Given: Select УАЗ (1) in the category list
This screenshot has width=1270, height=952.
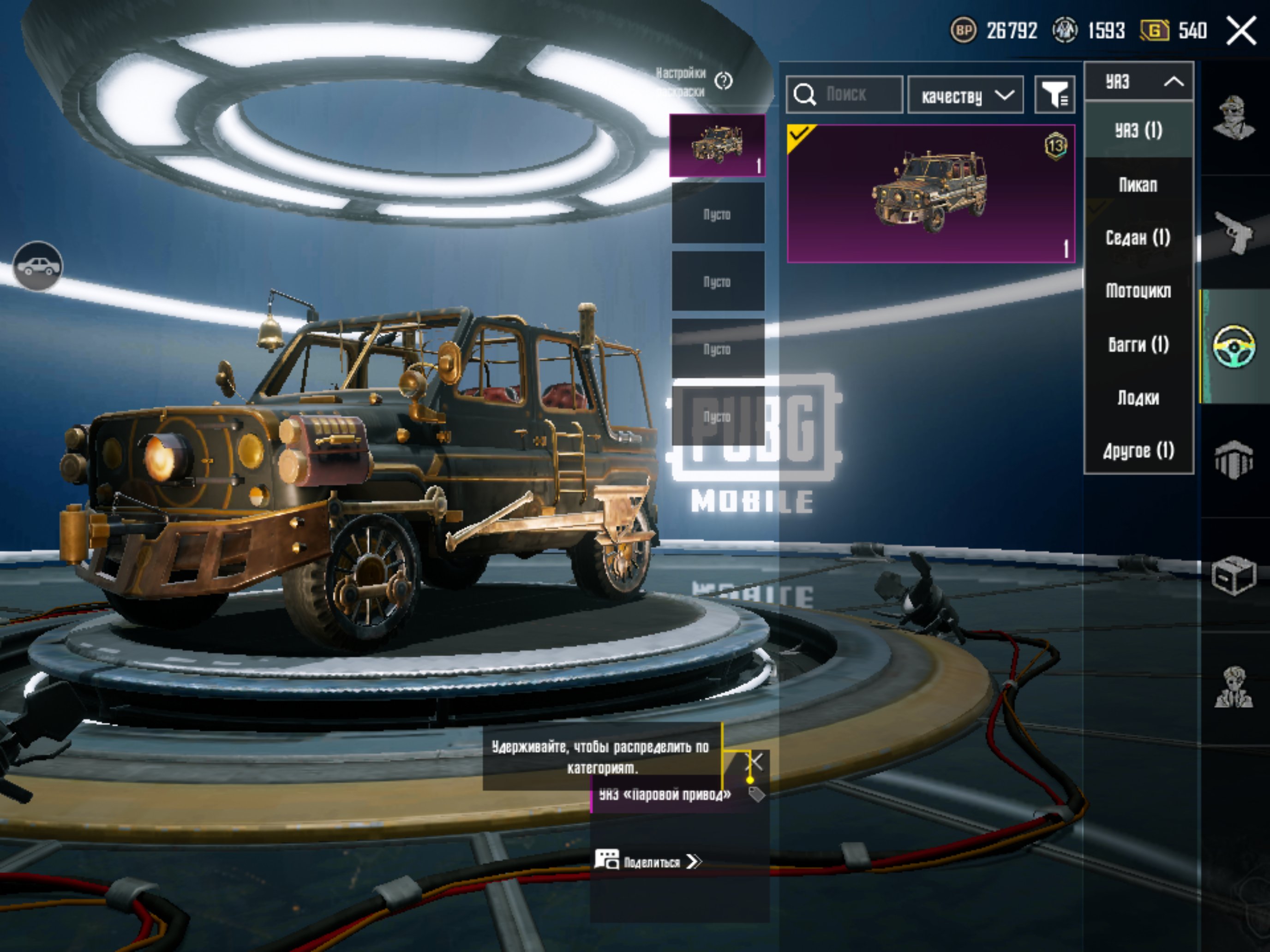Looking at the screenshot, I should [x=1138, y=130].
